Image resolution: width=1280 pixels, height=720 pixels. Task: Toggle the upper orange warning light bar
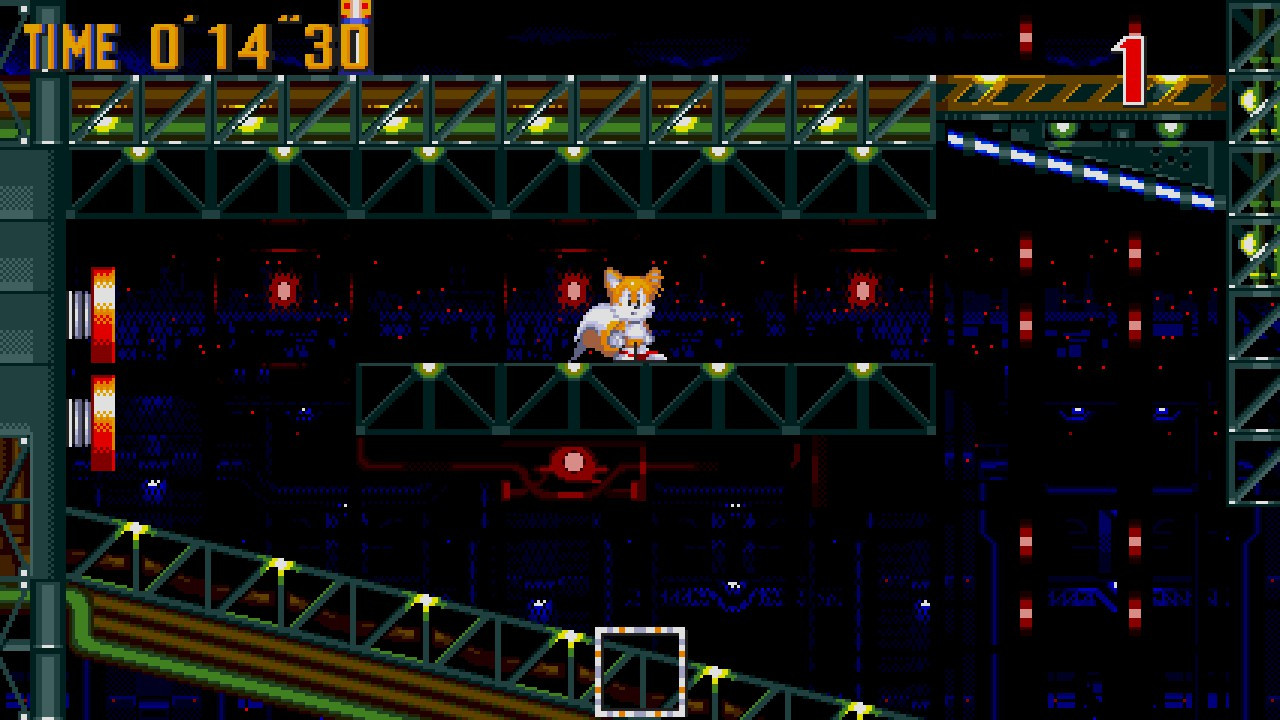click(103, 310)
